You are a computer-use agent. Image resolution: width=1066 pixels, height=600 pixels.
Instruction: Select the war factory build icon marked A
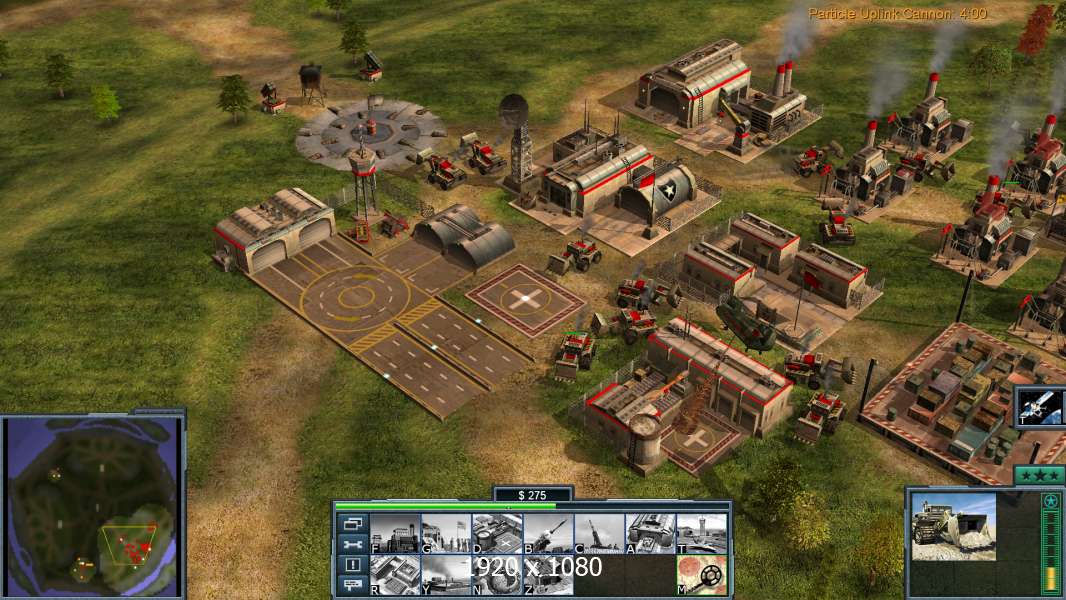pyautogui.click(x=650, y=533)
